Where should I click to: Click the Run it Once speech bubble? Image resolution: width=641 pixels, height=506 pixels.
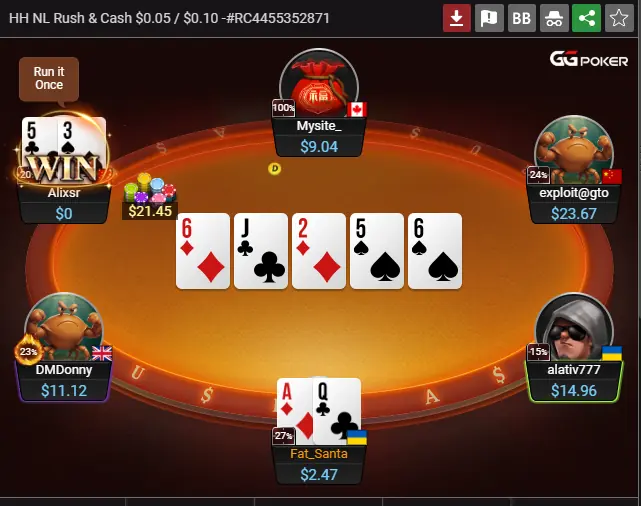point(48,79)
